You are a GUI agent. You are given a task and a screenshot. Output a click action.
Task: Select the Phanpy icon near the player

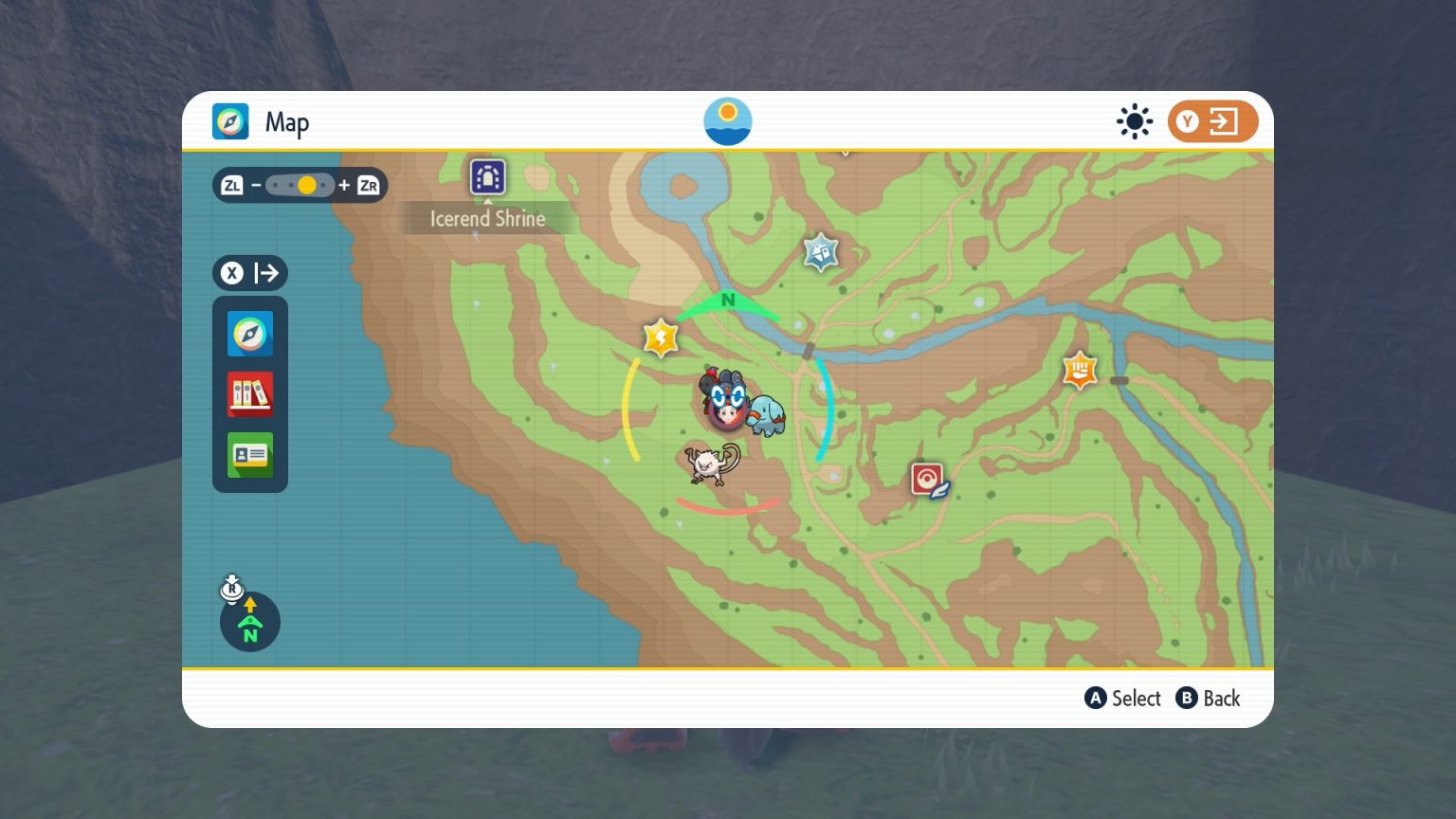point(766,412)
